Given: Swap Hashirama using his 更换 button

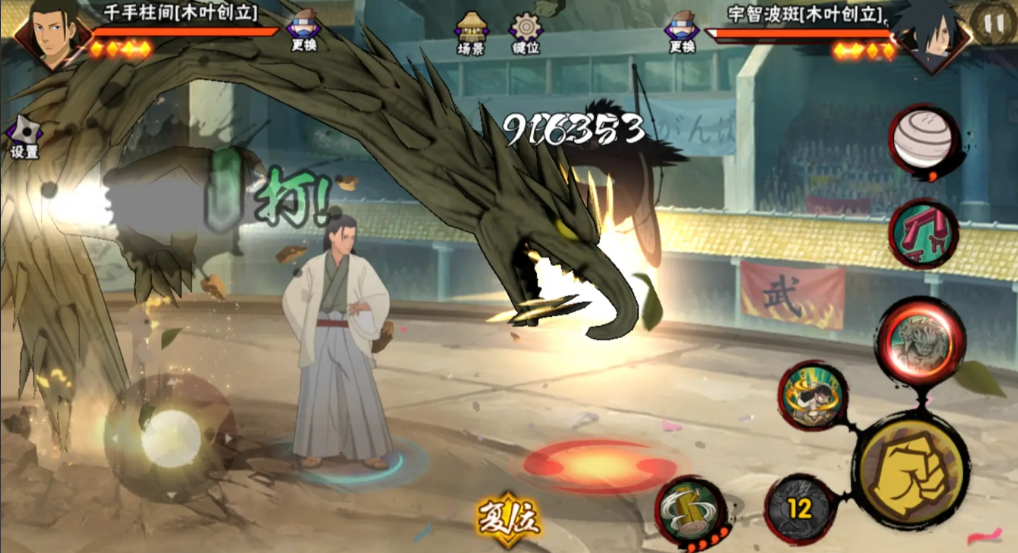Looking at the screenshot, I should [303, 31].
